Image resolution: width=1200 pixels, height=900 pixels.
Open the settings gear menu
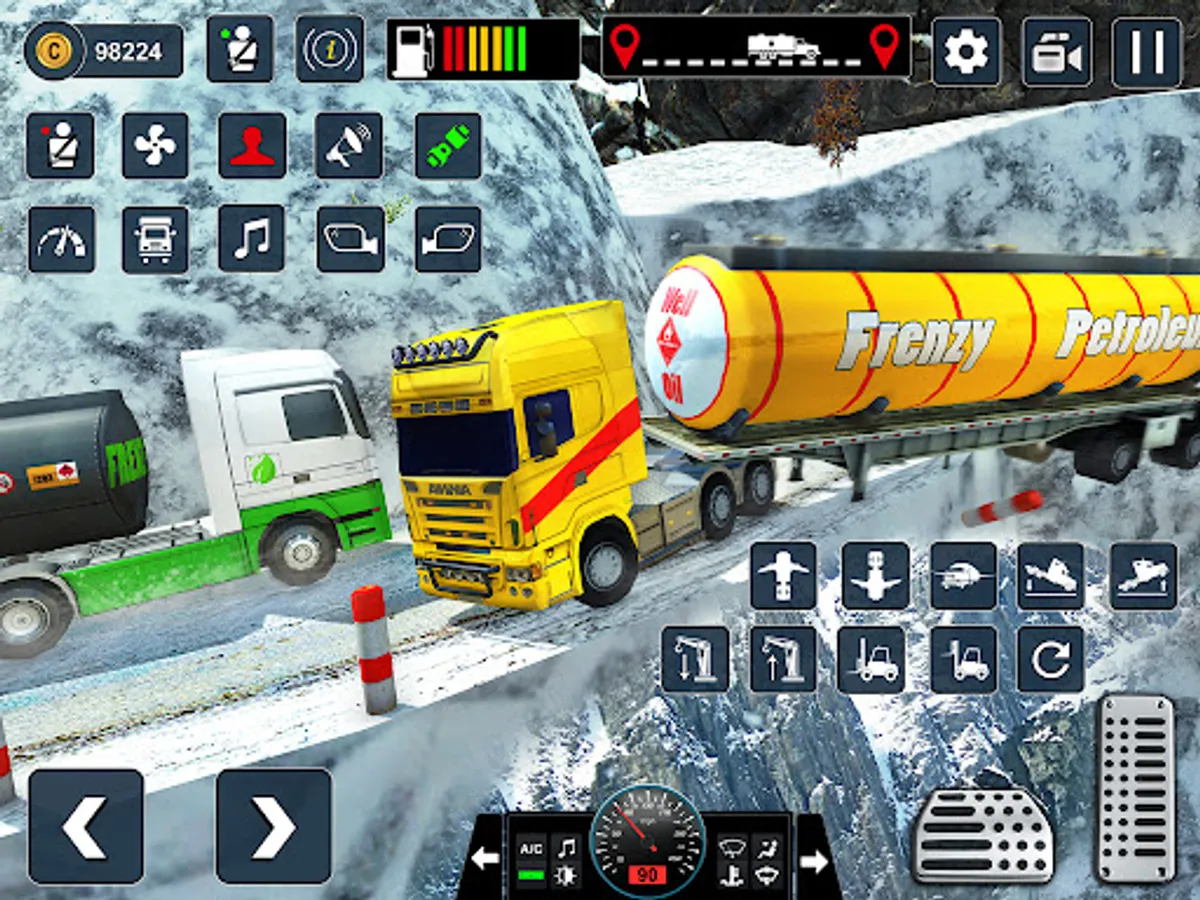click(x=966, y=52)
